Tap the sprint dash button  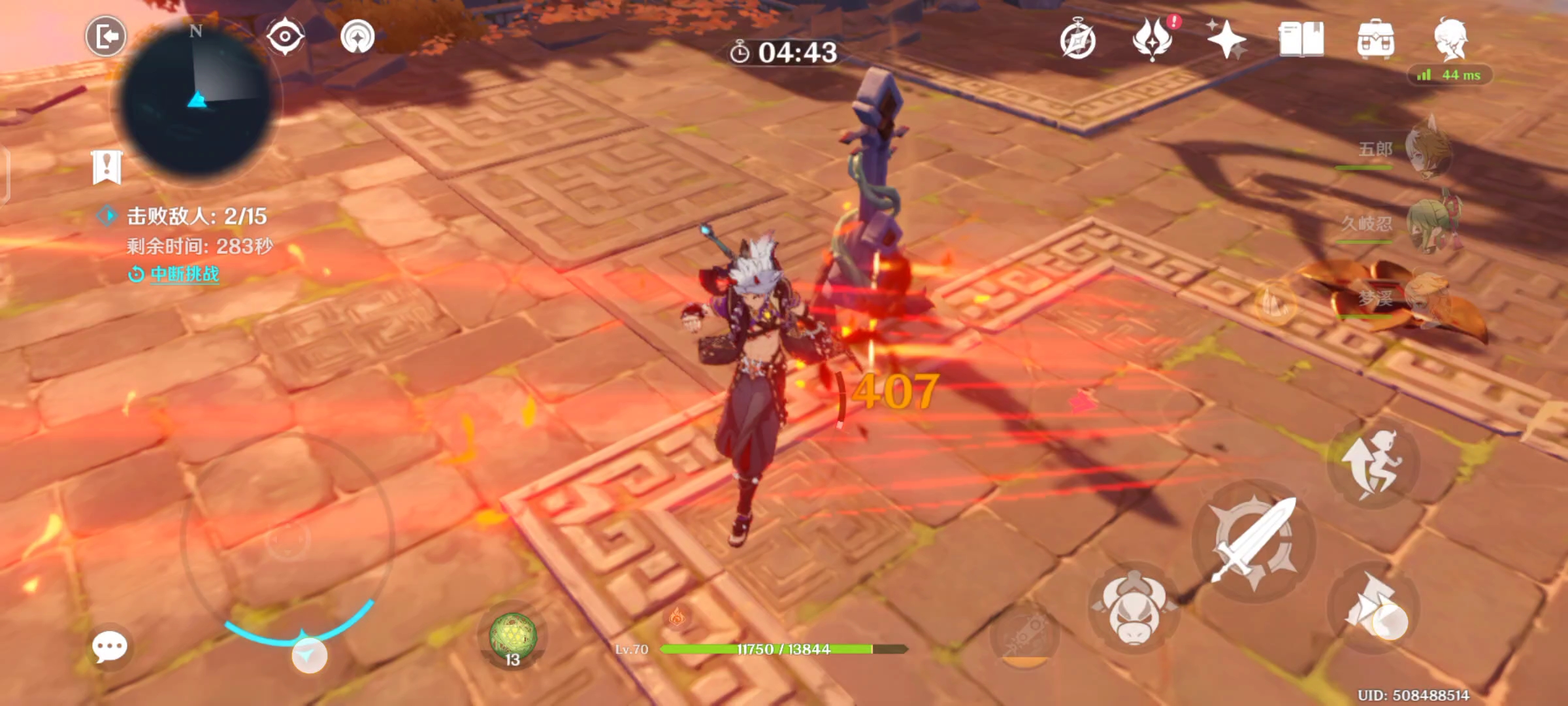1373,607
